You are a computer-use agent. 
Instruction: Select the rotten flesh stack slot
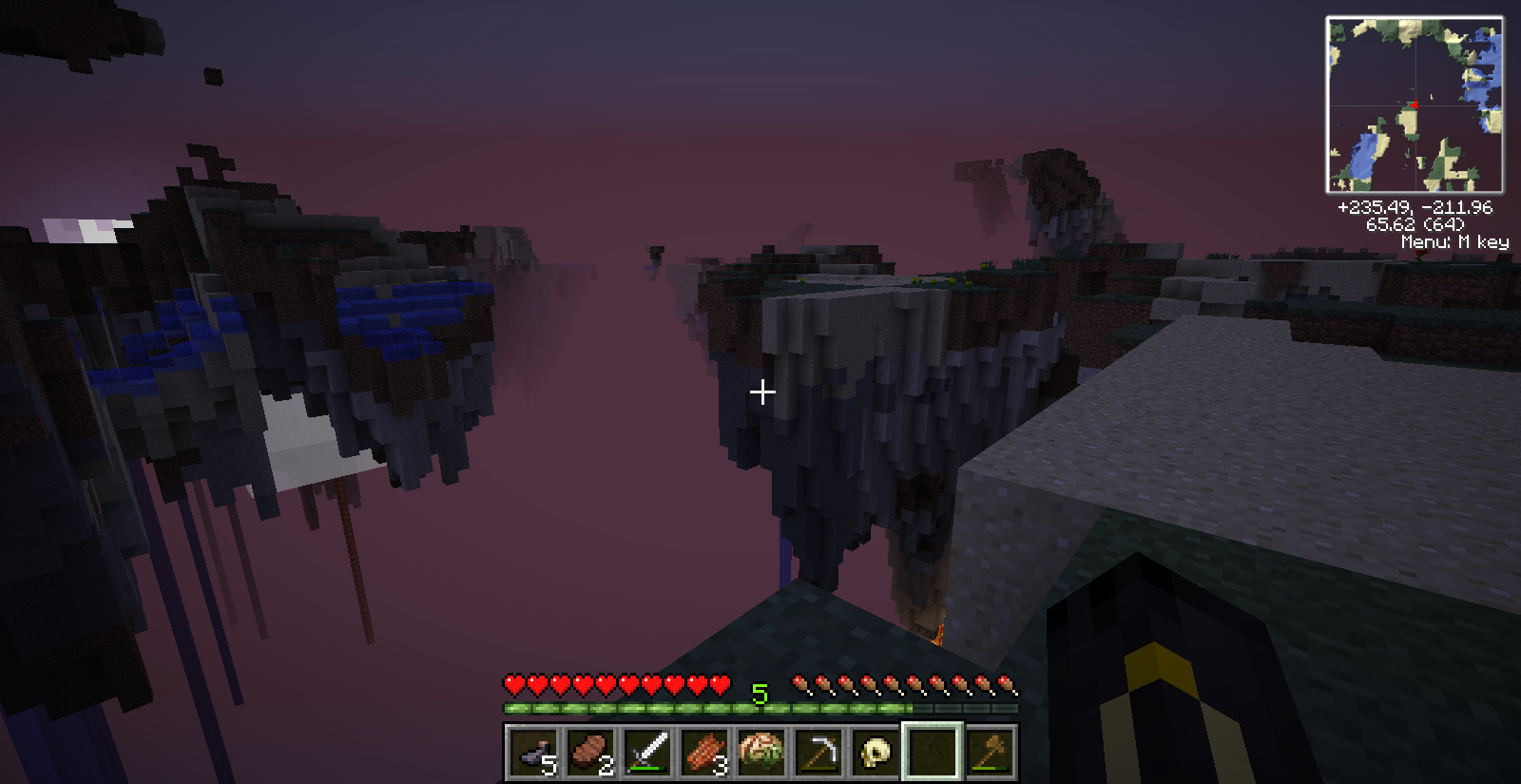(704, 753)
